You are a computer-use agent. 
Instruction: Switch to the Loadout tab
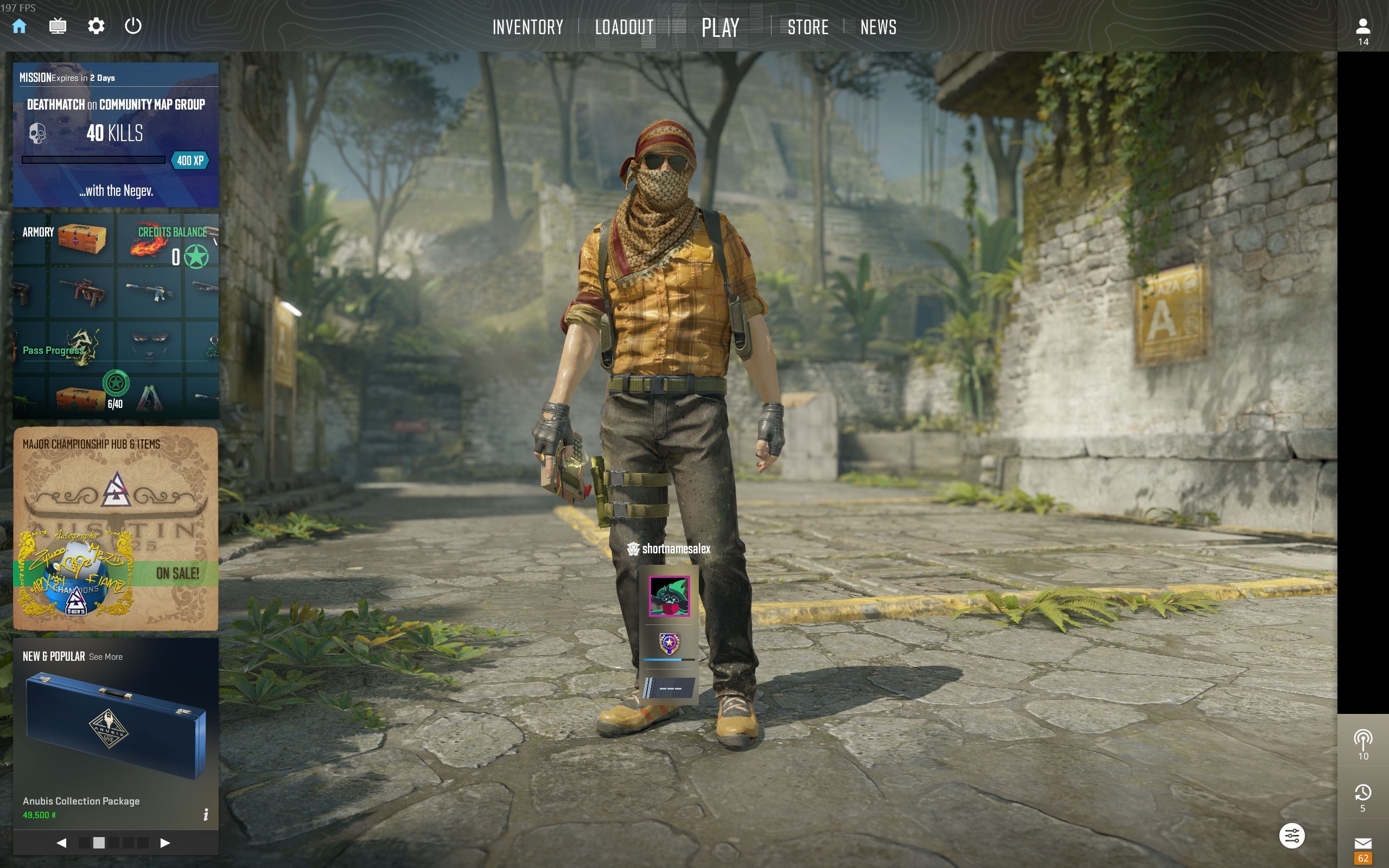pos(624,27)
